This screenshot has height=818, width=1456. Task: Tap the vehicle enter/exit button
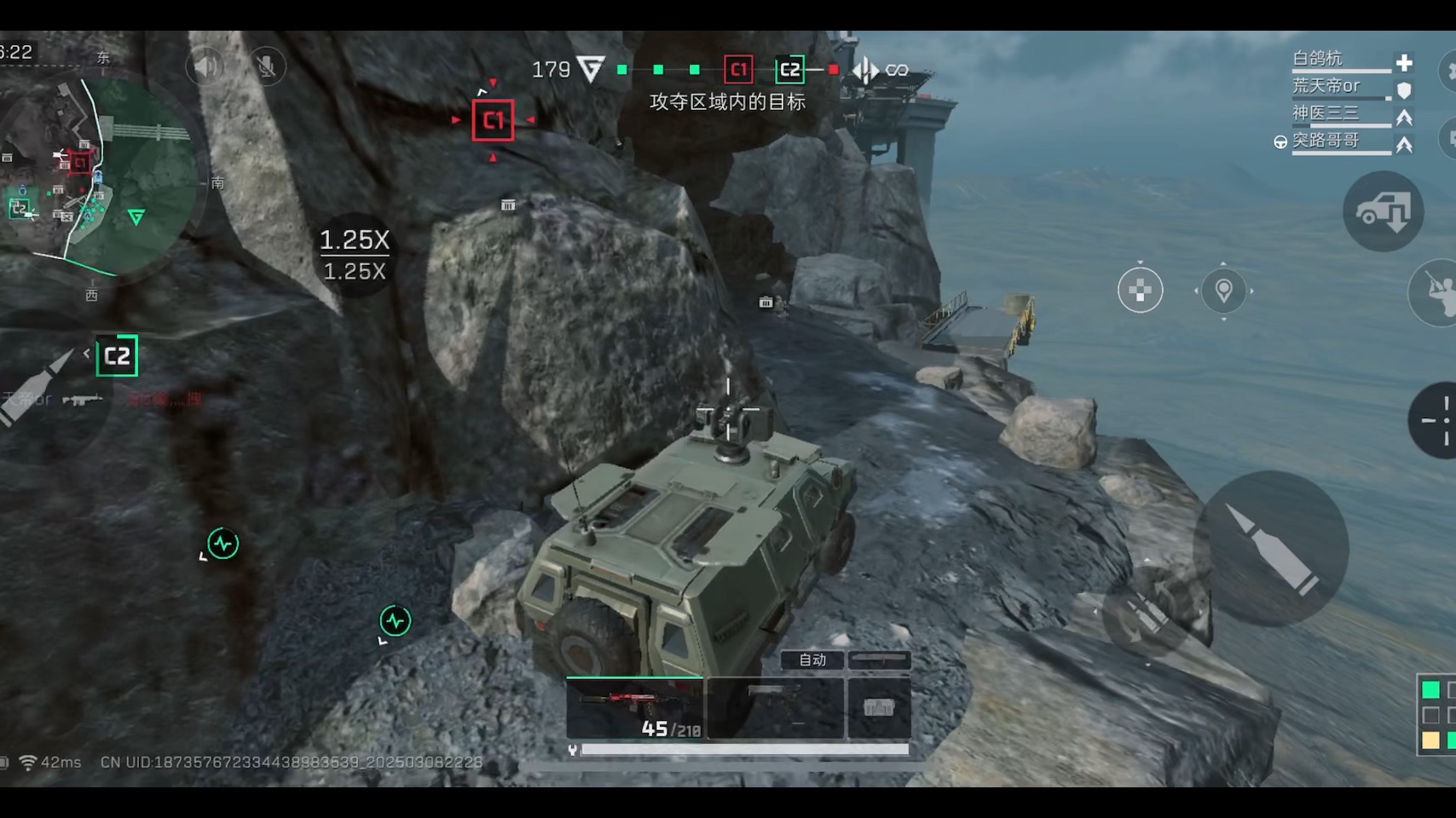pos(1382,211)
